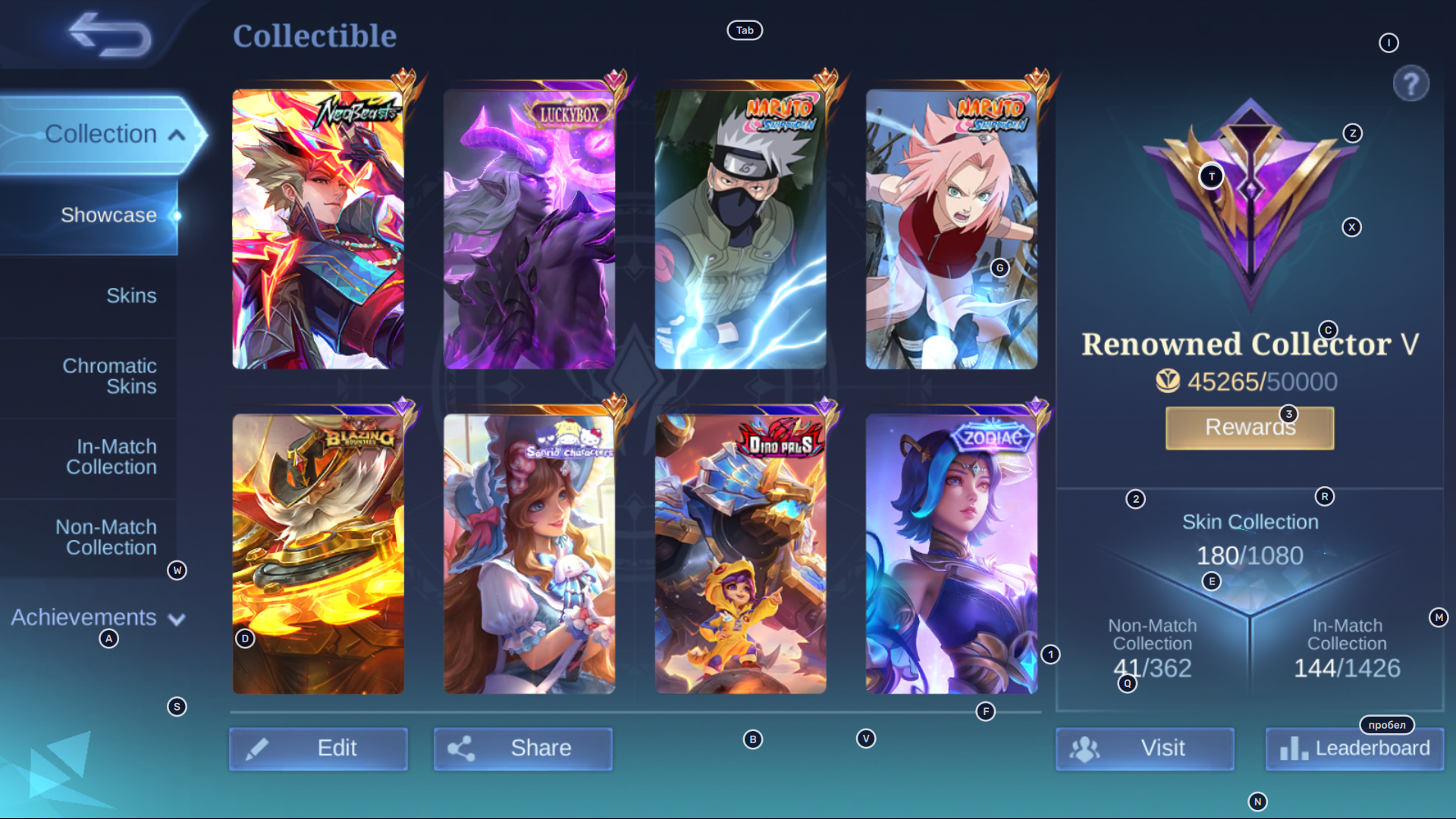This screenshot has width=1456, height=819.
Task: Open the In-Match Collection category
Action: point(111,457)
